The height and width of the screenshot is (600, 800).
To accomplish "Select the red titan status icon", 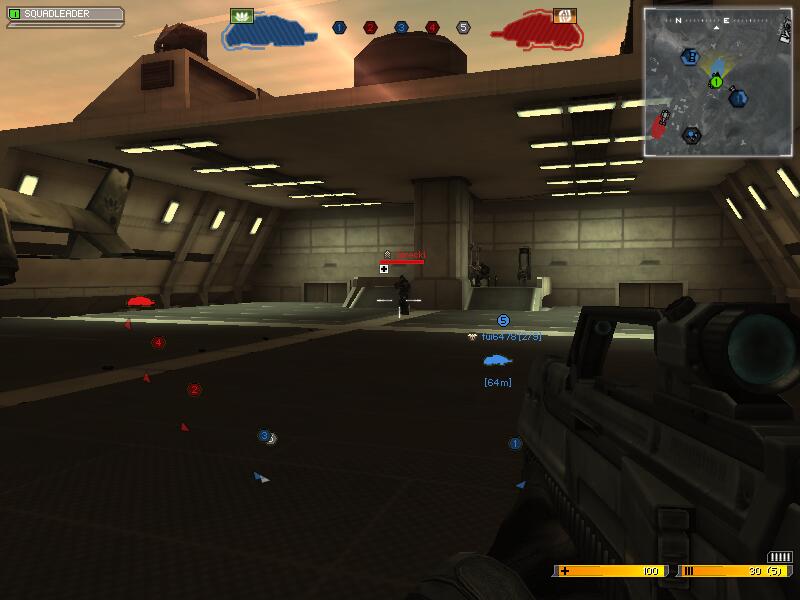I will coord(539,34).
